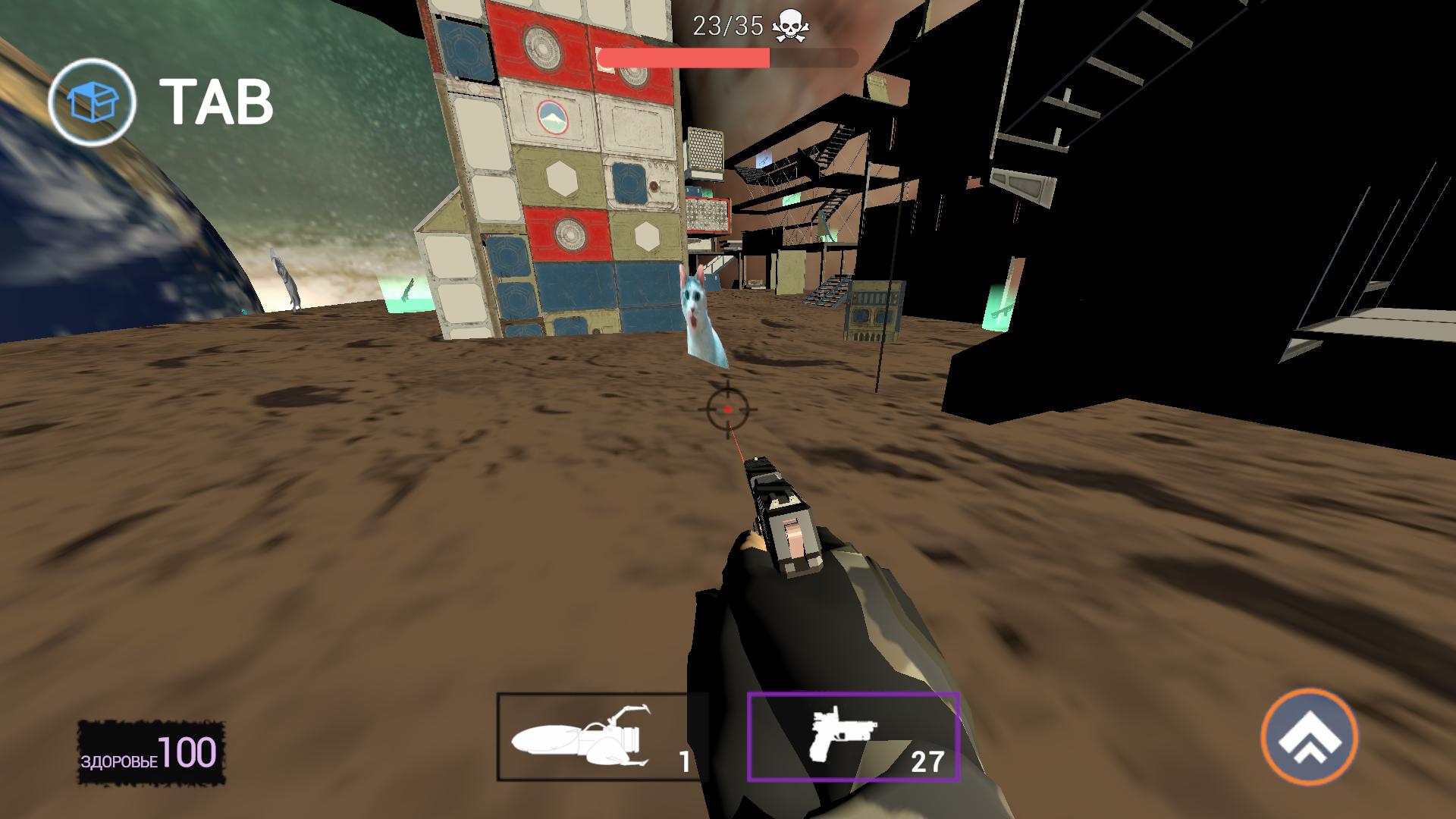This screenshot has width=1456, height=819.
Task: Click the skull kill-counter icon
Action: 792,24
